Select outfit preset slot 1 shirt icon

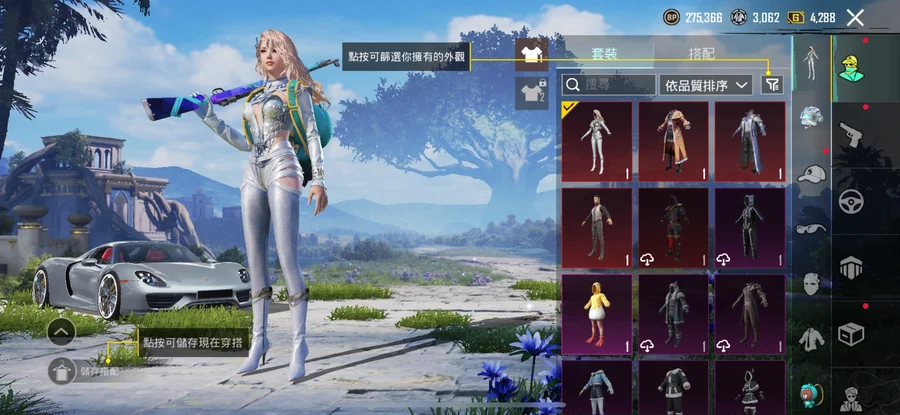pyautogui.click(x=531, y=54)
